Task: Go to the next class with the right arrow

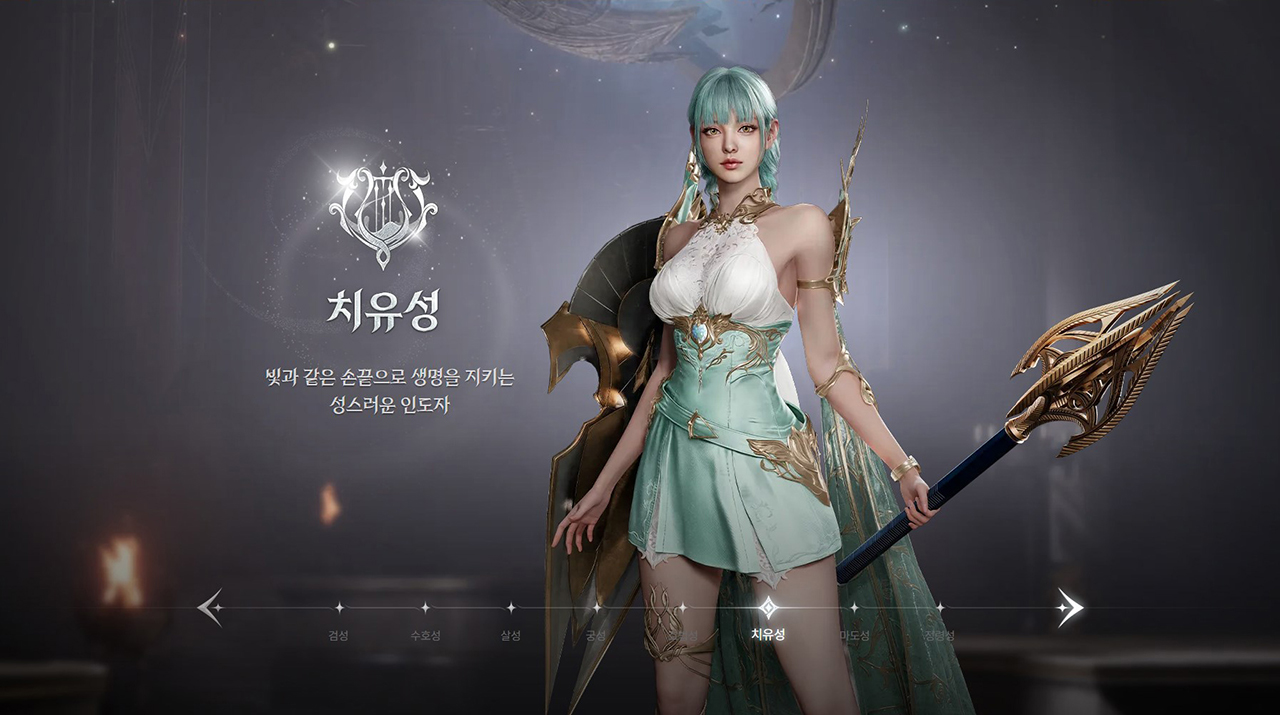Action: [x=1069, y=607]
